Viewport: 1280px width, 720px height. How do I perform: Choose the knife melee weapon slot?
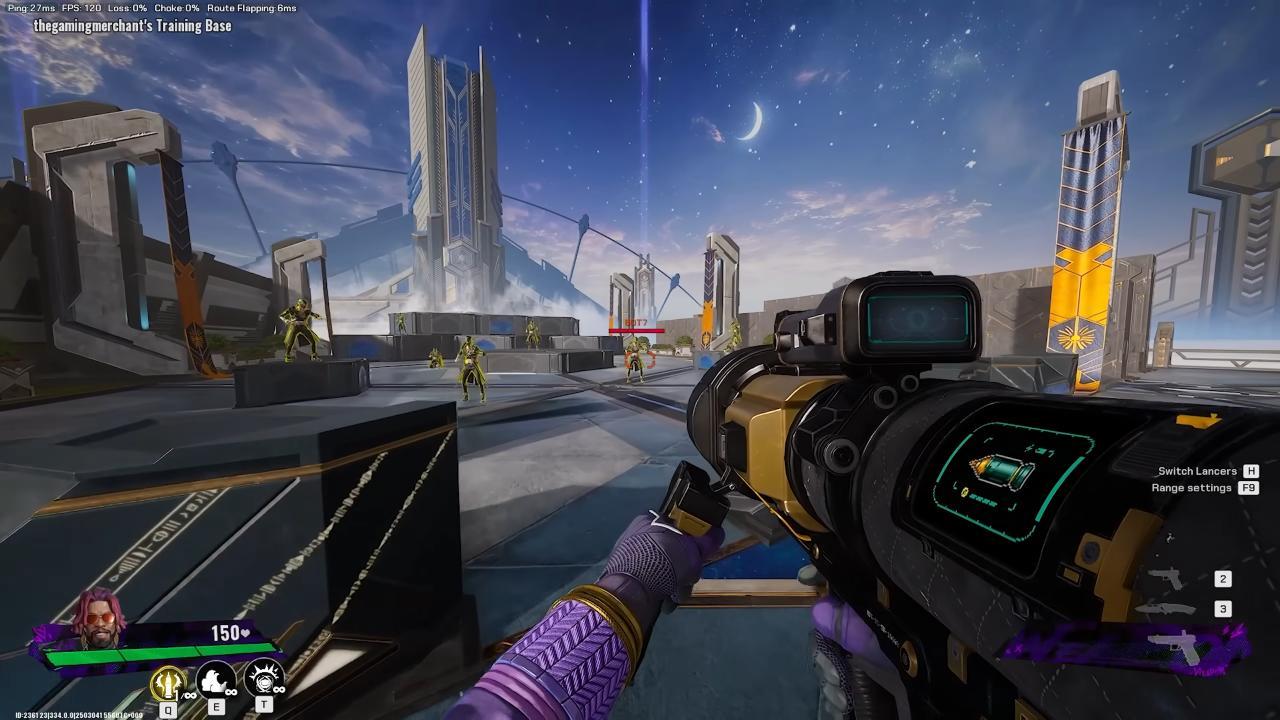(x=1172, y=609)
